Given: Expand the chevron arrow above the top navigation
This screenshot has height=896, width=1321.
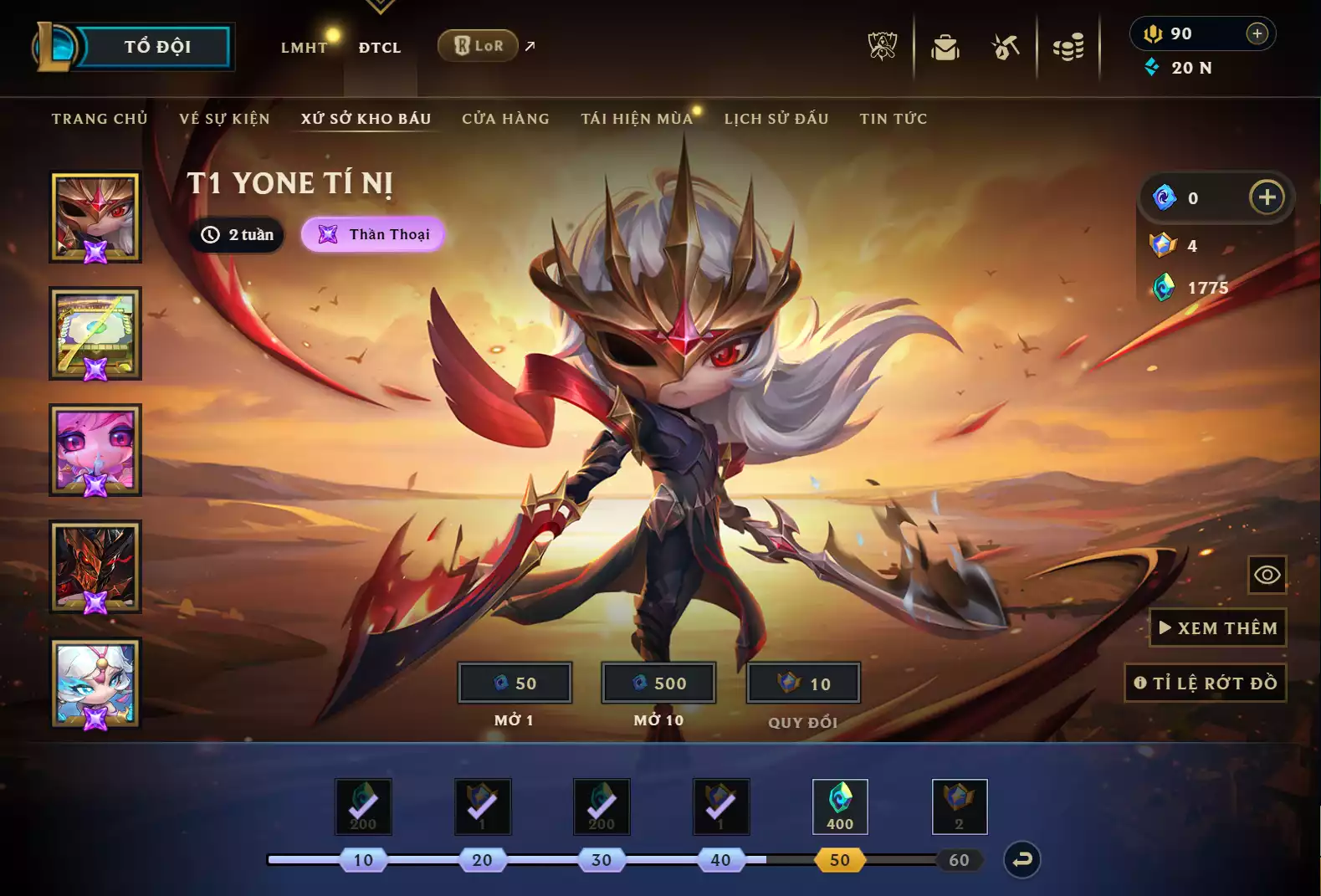Looking at the screenshot, I should pos(381,7).
